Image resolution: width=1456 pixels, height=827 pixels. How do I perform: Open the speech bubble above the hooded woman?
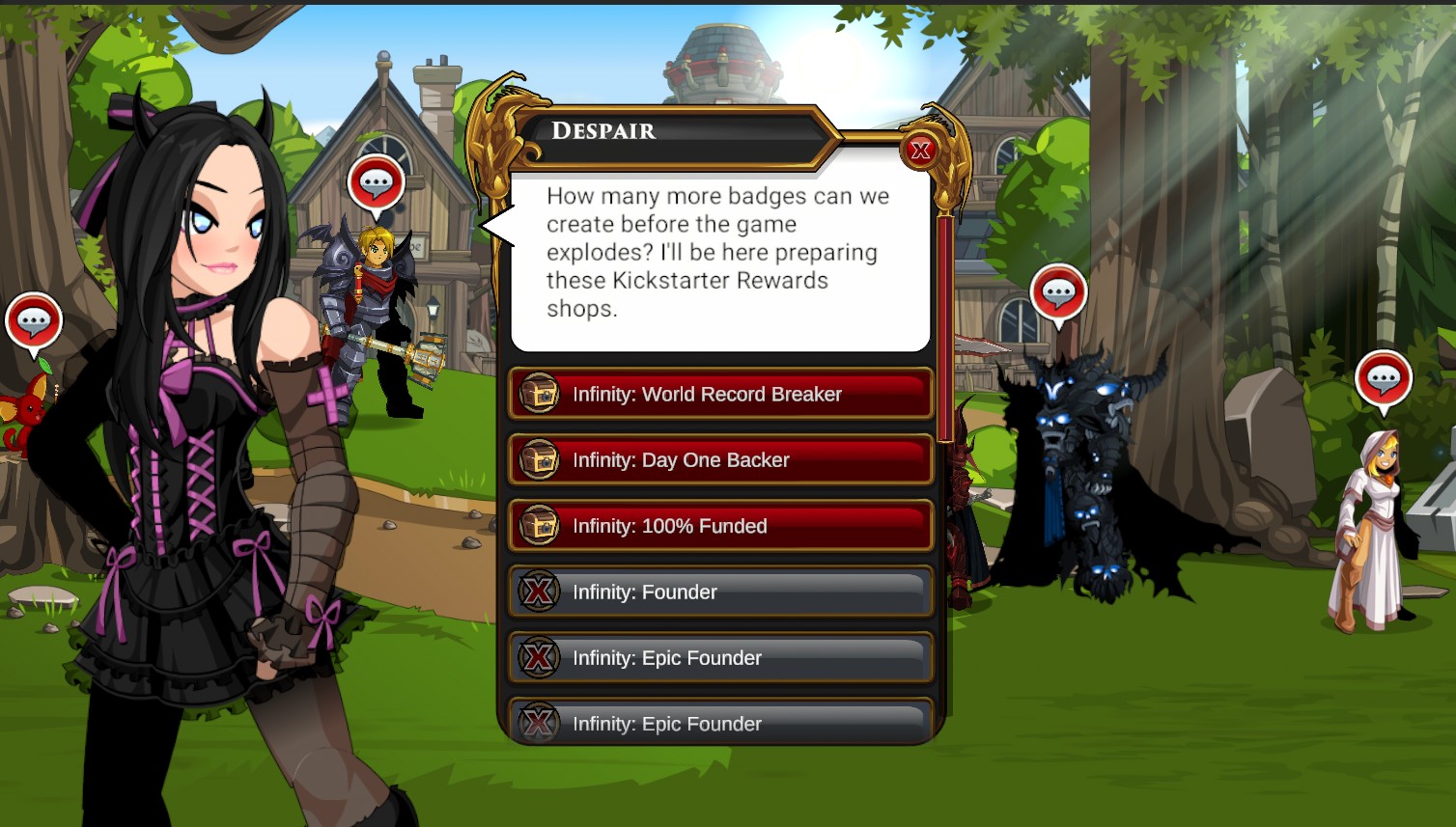(x=1385, y=378)
